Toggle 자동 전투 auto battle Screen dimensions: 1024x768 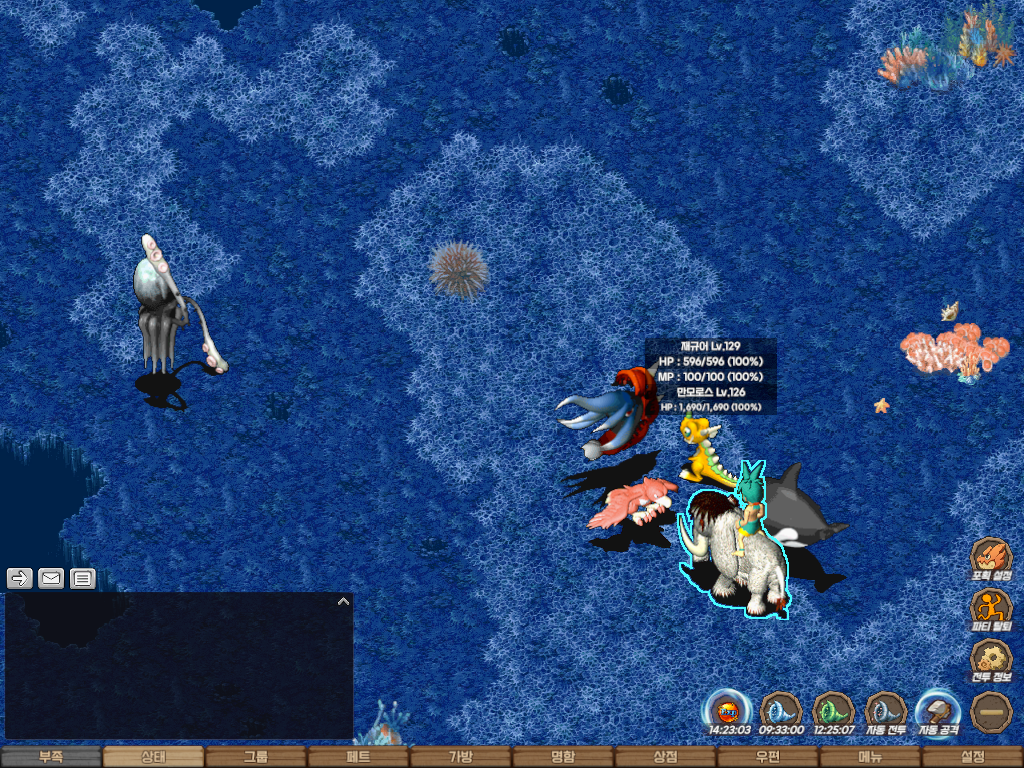click(x=886, y=711)
